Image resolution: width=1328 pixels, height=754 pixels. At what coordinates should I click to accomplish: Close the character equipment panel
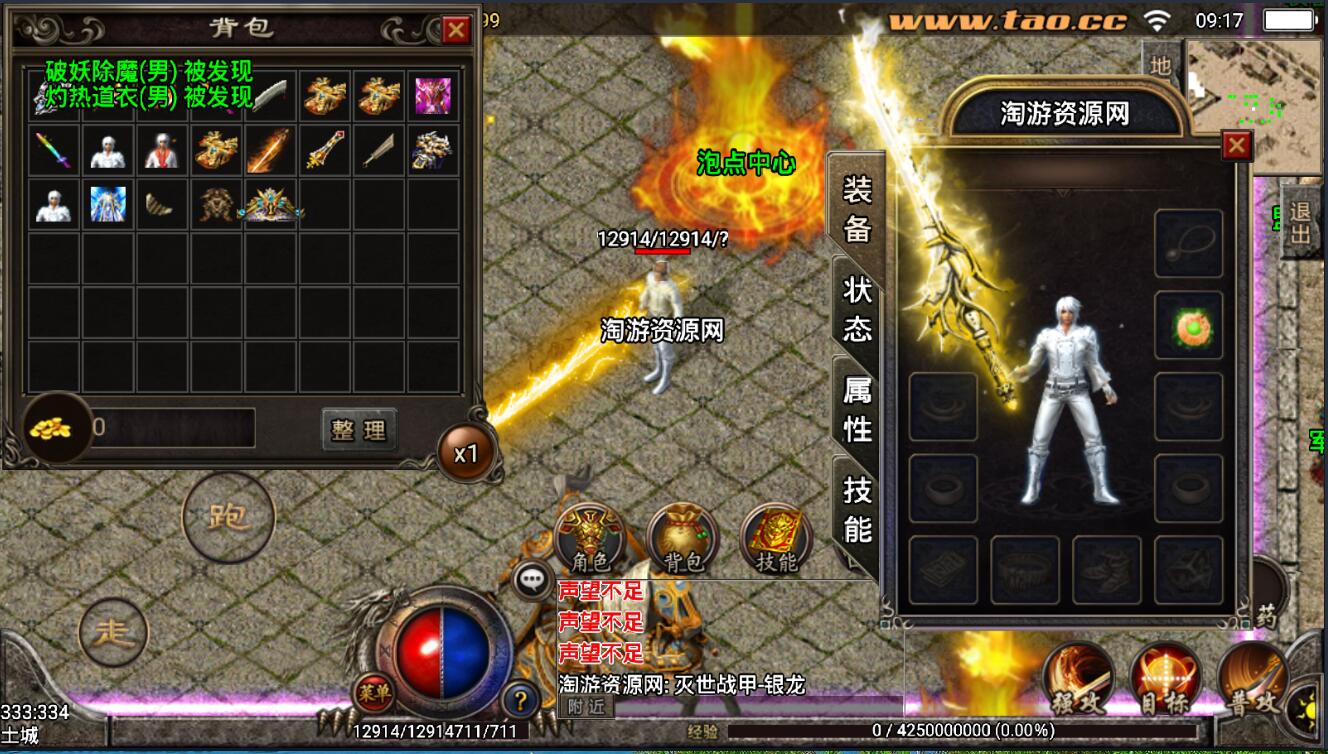[x=1237, y=146]
